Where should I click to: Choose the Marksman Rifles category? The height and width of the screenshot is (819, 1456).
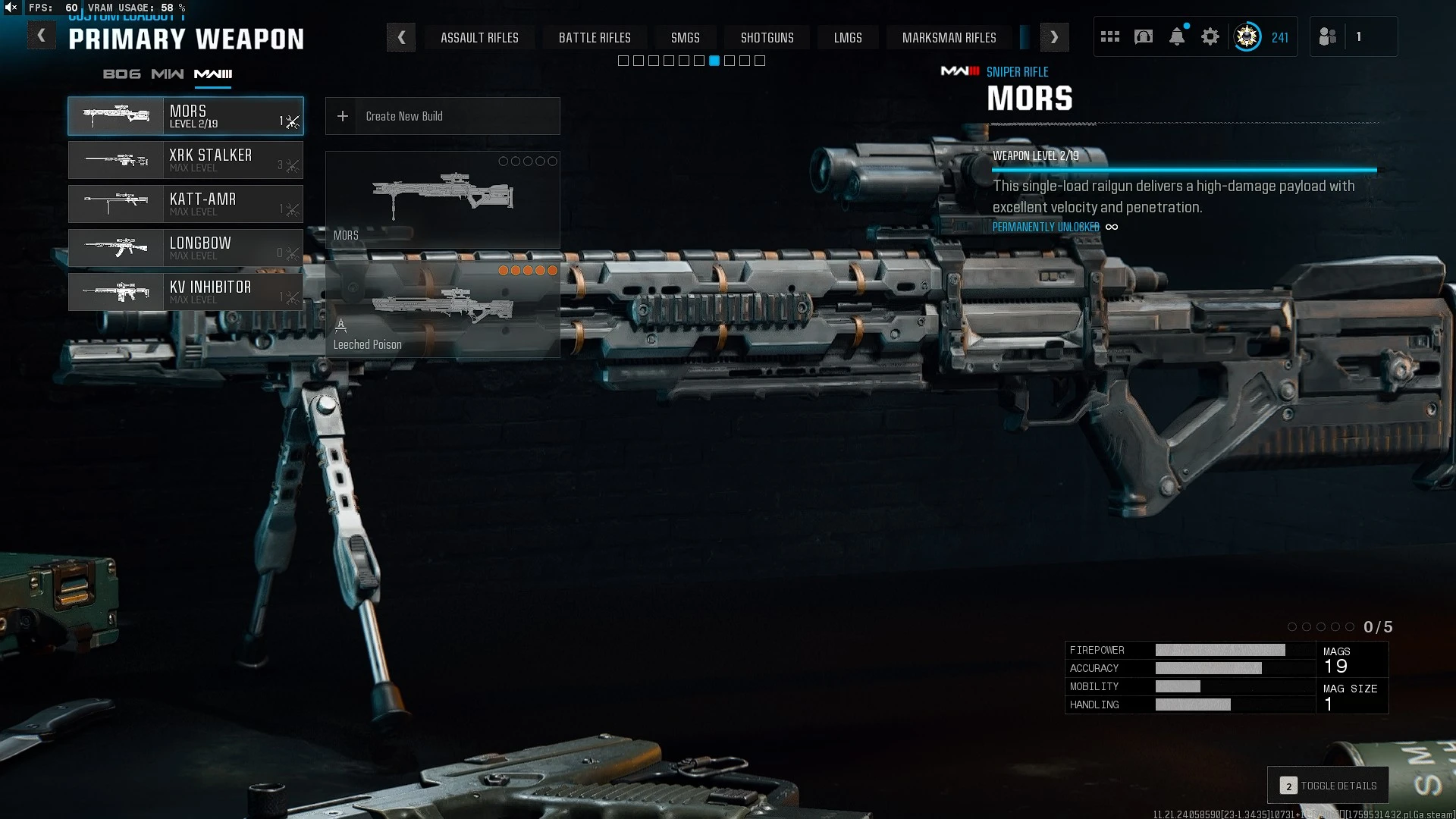[949, 37]
